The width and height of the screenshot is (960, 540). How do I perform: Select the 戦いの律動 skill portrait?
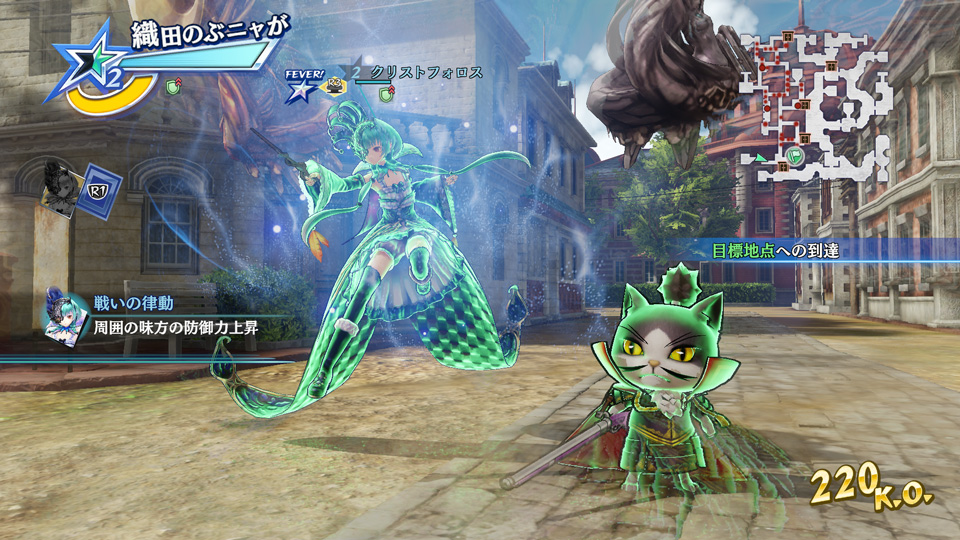[63, 315]
